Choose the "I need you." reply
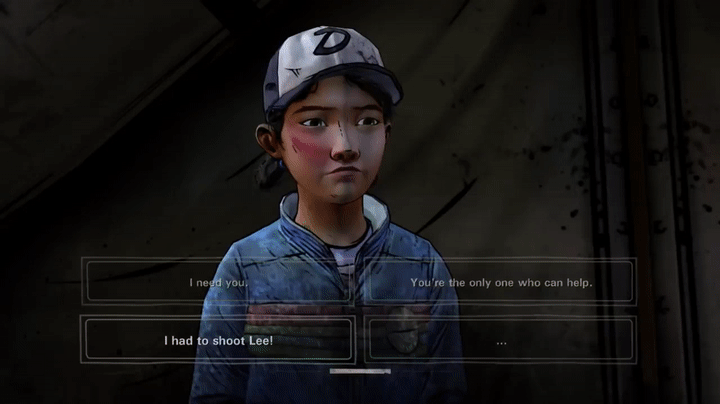This screenshot has width=720, height=404. tap(219, 282)
